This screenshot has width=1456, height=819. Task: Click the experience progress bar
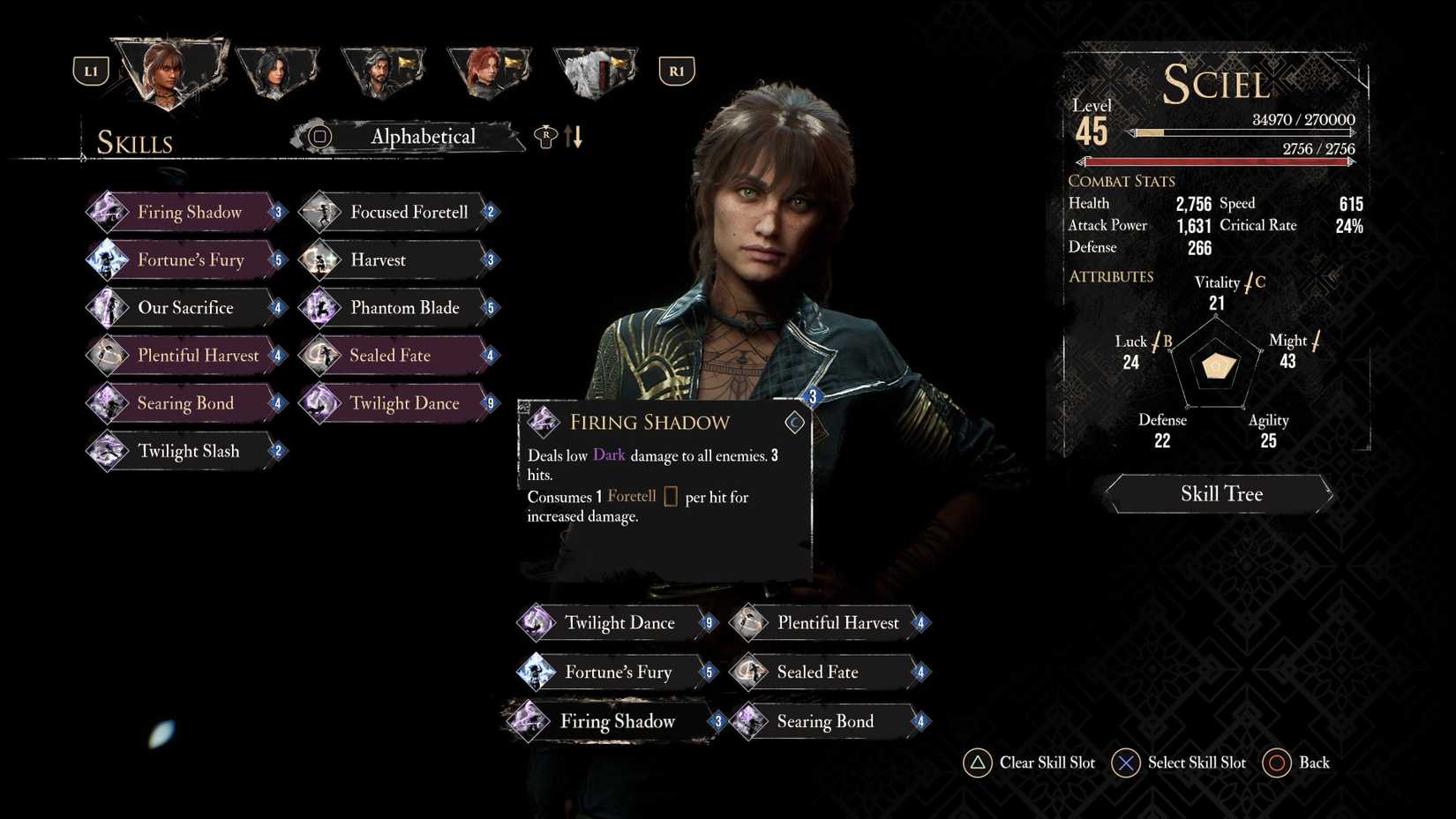pos(1240,134)
